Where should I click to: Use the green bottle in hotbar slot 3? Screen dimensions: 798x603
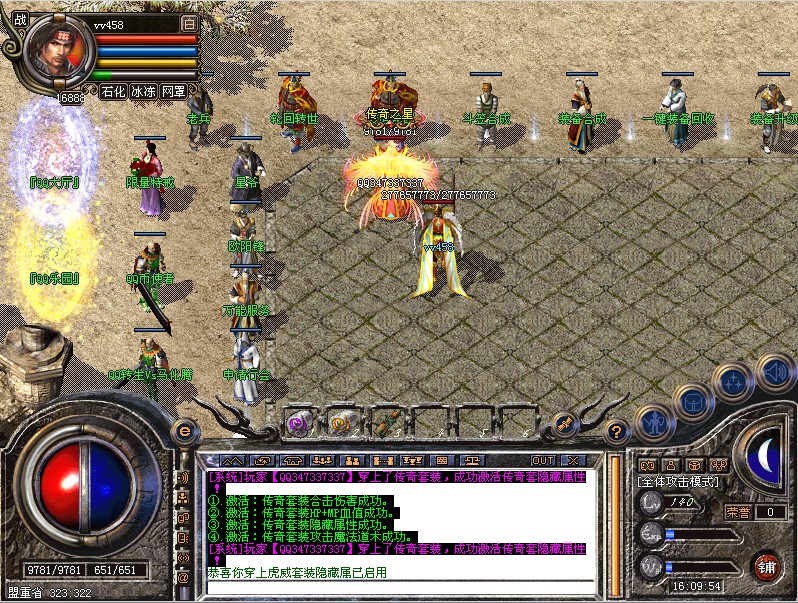click(x=386, y=422)
